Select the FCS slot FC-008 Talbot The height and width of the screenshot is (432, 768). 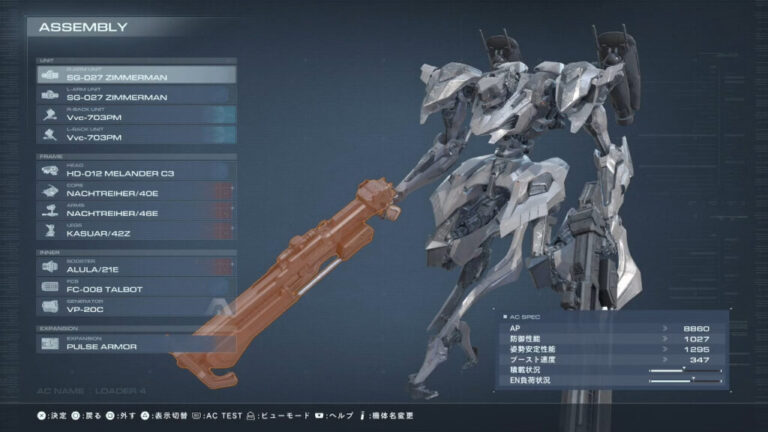[x=136, y=287]
